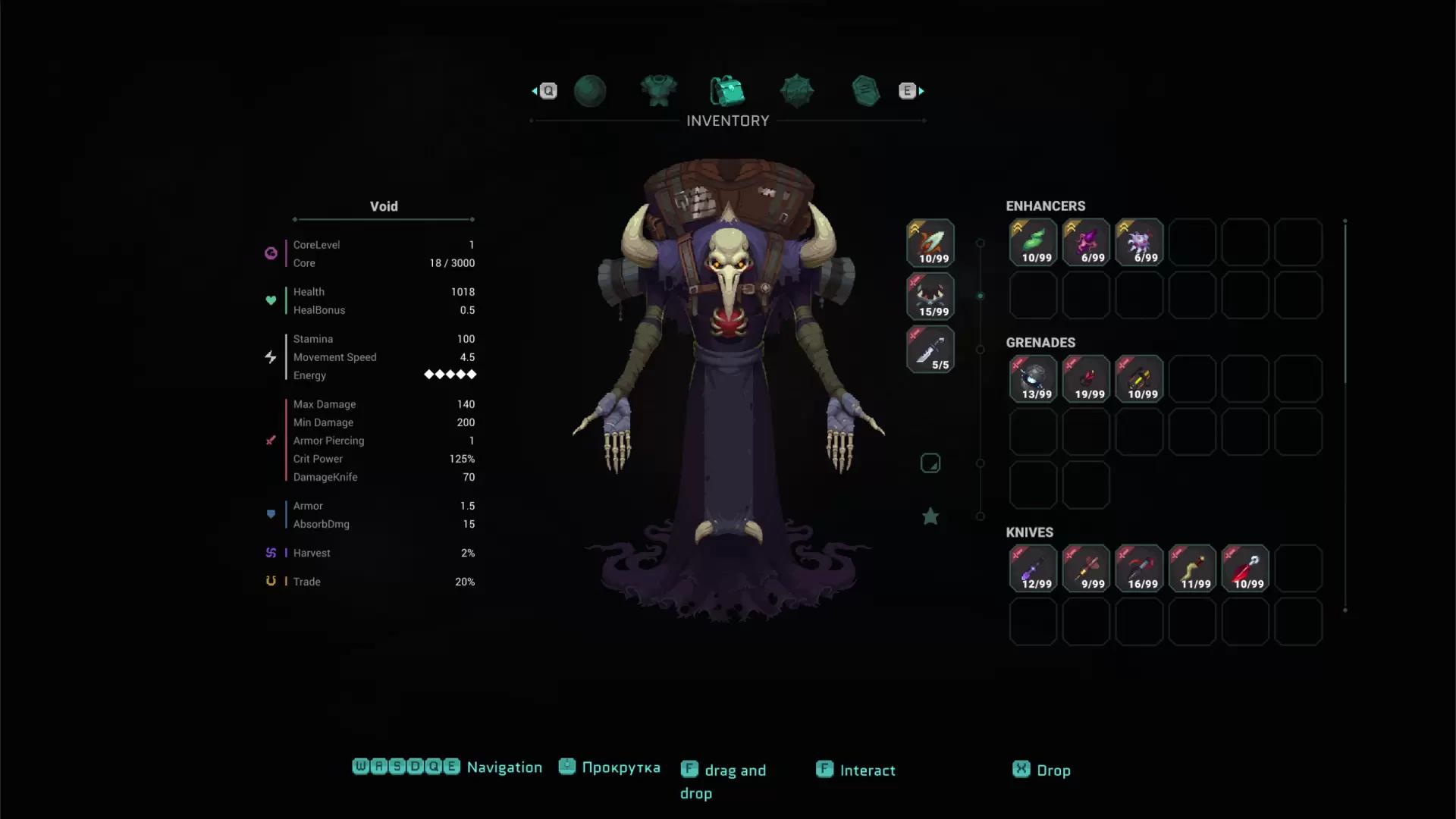Image resolution: width=1456 pixels, height=819 pixels.
Task: Select equipped horned grenade slot showing 15/99
Action: [930, 297]
